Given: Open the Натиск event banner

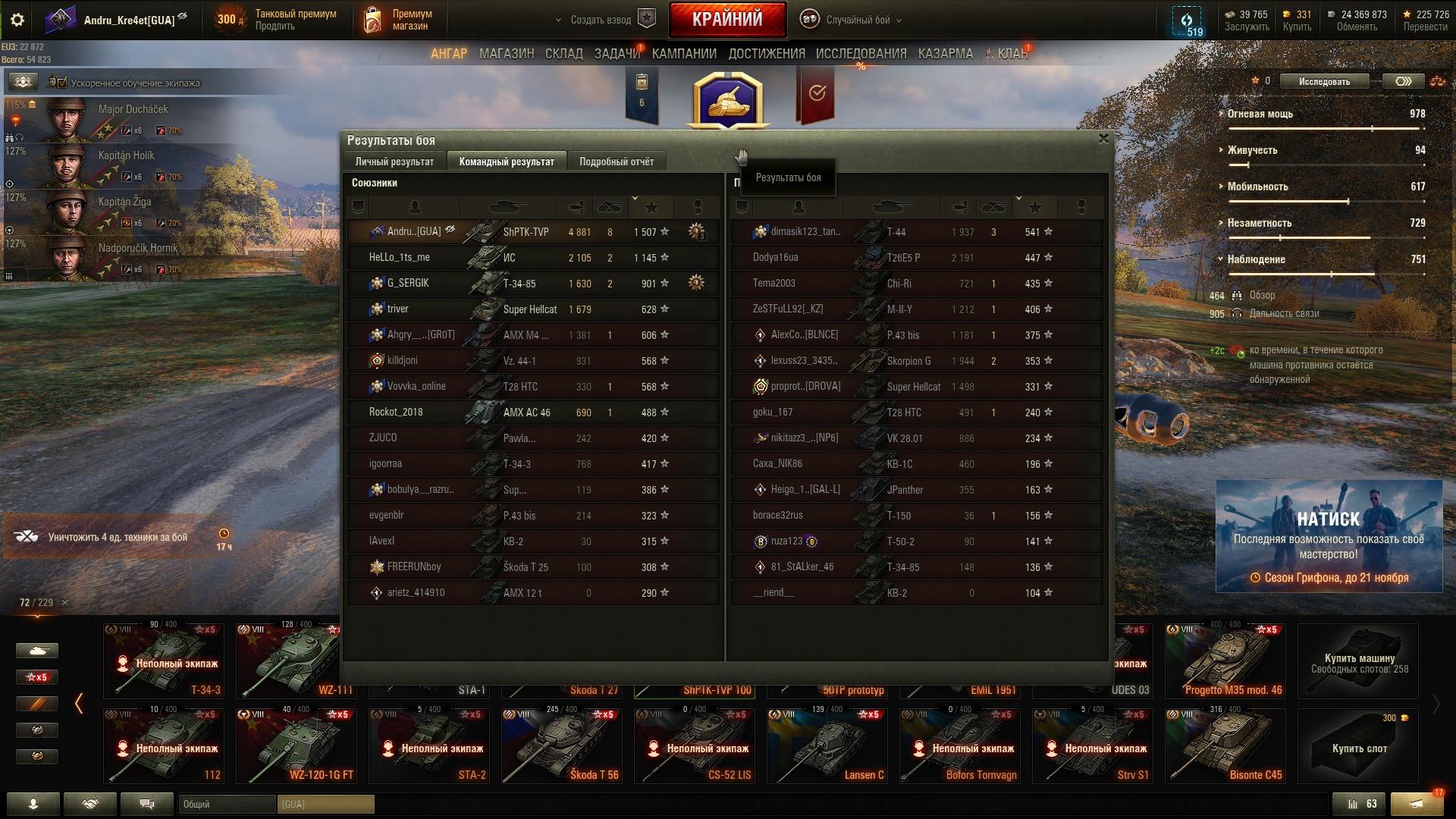Looking at the screenshot, I should pyautogui.click(x=1329, y=536).
